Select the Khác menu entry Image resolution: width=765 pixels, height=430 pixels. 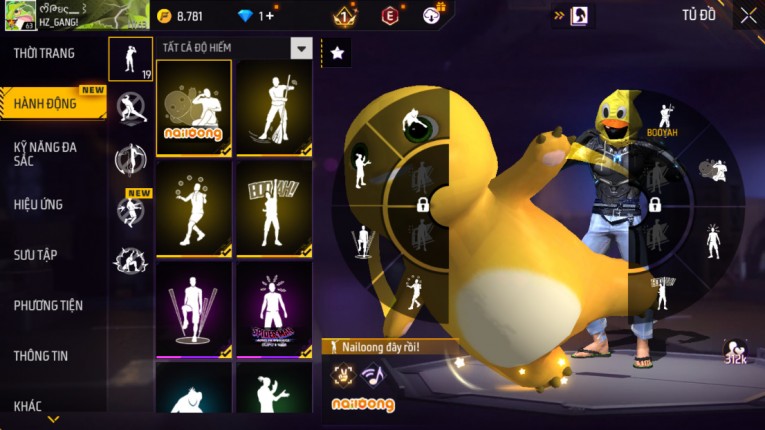click(x=28, y=405)
